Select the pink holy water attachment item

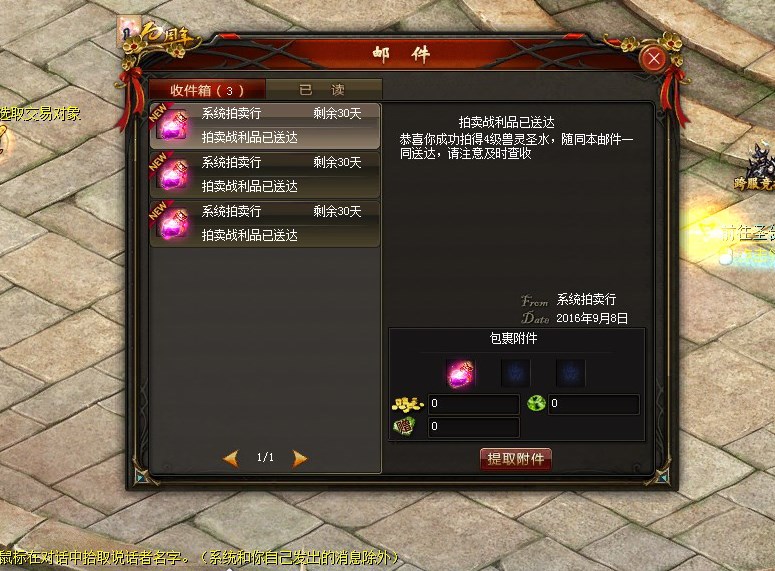coord(460,373)
